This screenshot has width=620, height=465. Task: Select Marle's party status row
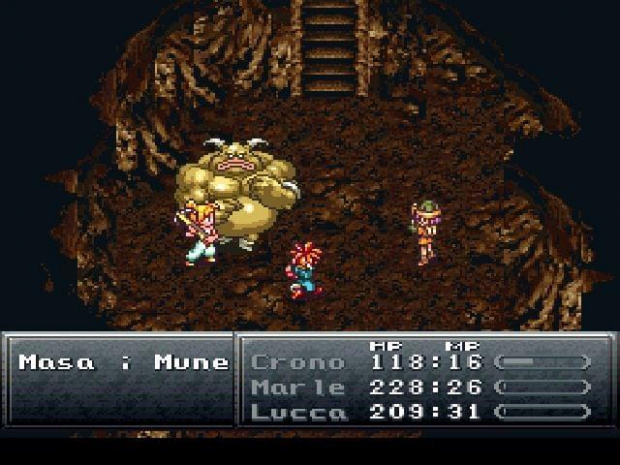click(x=297, y=387)
